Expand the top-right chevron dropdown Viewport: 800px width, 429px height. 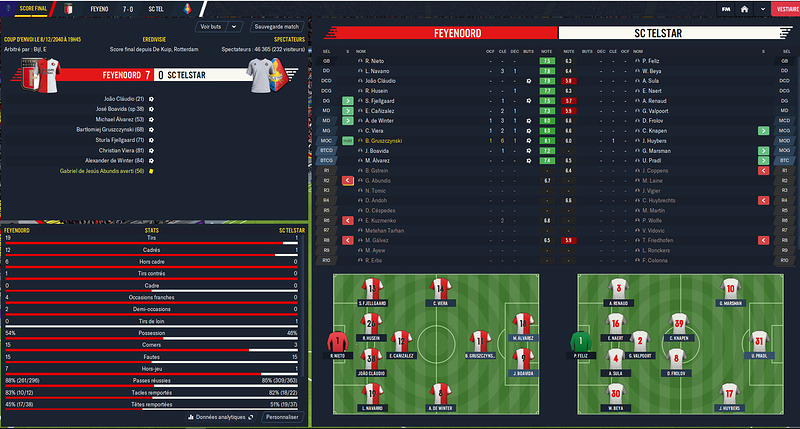coord(762,9)
